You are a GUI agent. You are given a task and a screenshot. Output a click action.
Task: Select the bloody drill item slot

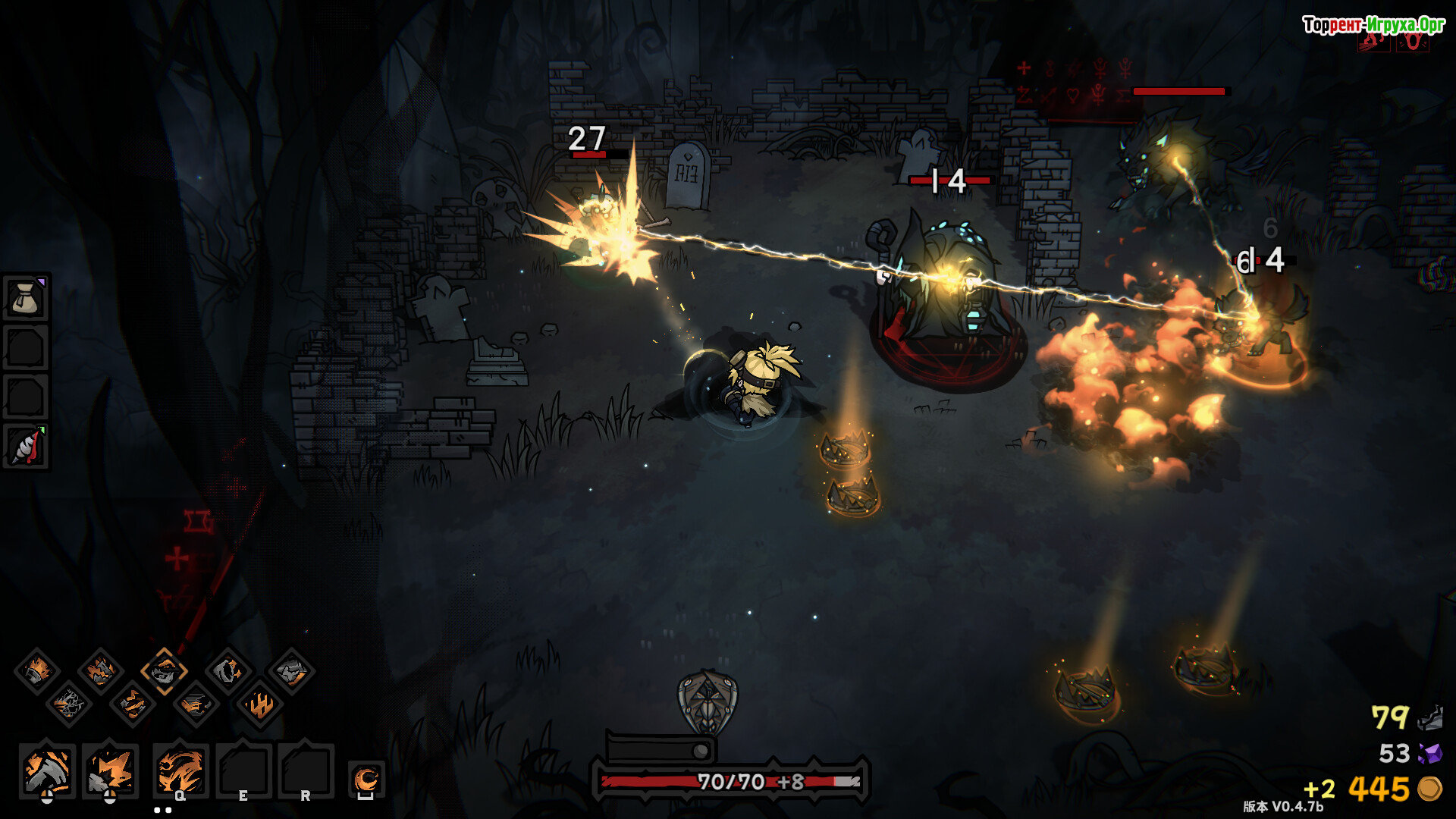(26, 446)
